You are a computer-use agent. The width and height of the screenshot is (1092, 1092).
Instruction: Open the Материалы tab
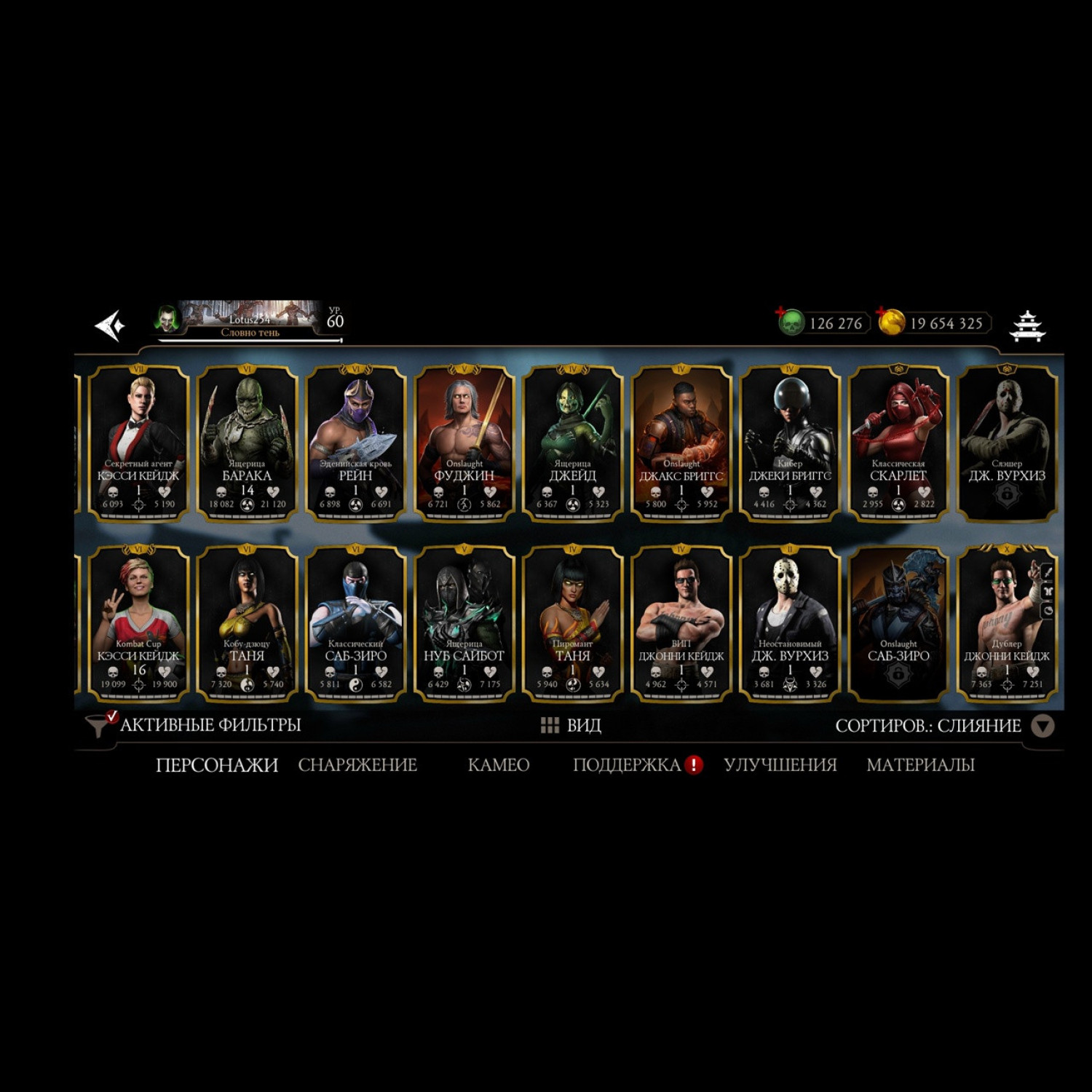920,765
